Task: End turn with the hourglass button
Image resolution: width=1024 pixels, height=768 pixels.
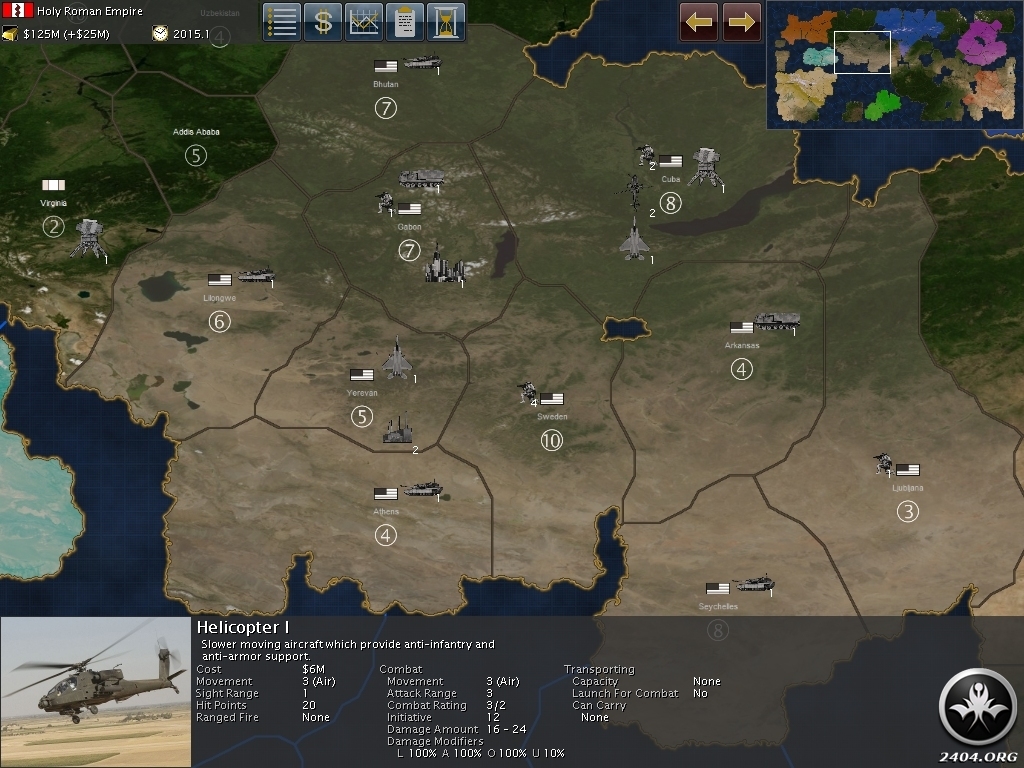Action: (x=446, y=22)
